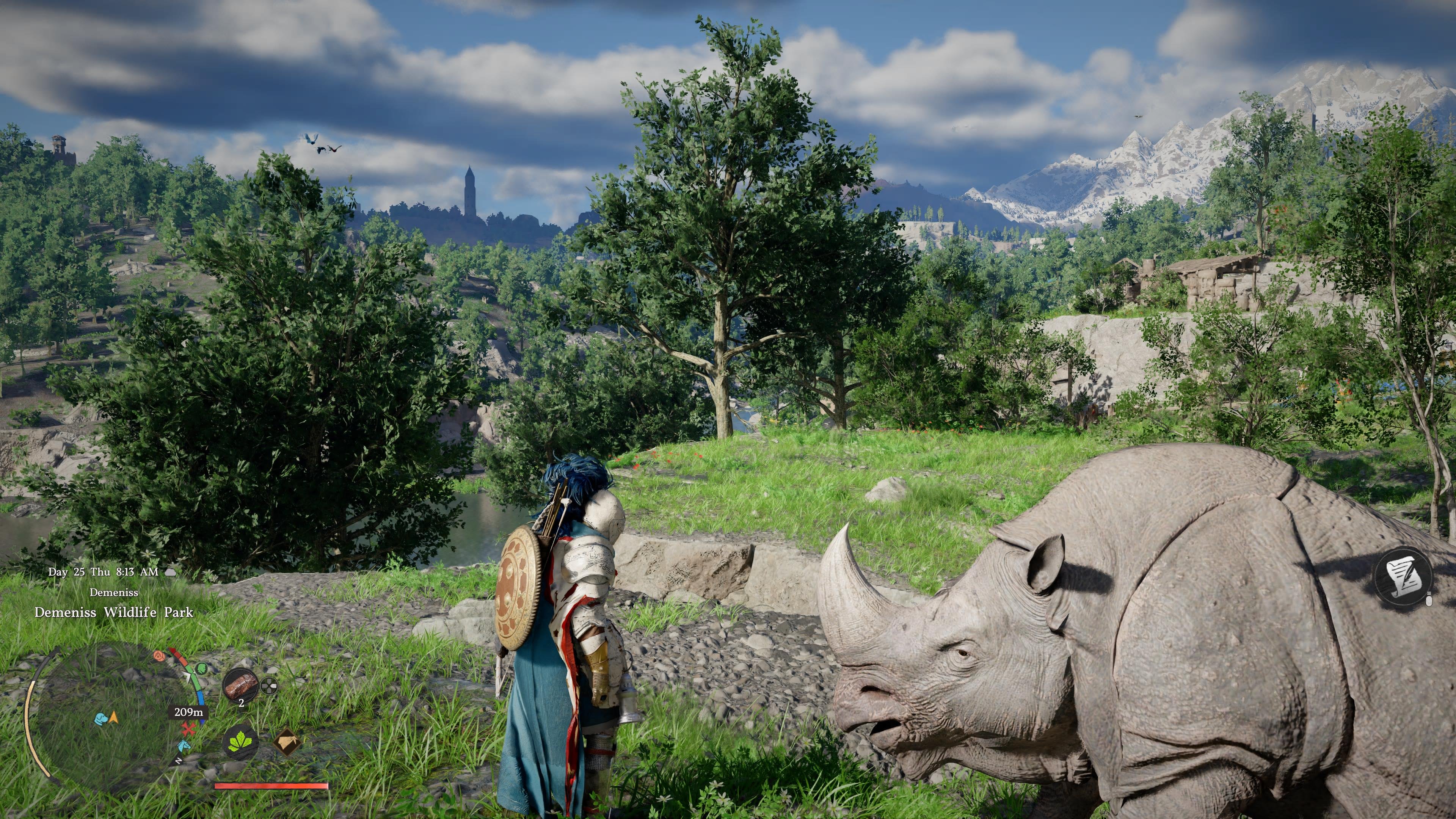Open the circular minimap

click(113, 718)
